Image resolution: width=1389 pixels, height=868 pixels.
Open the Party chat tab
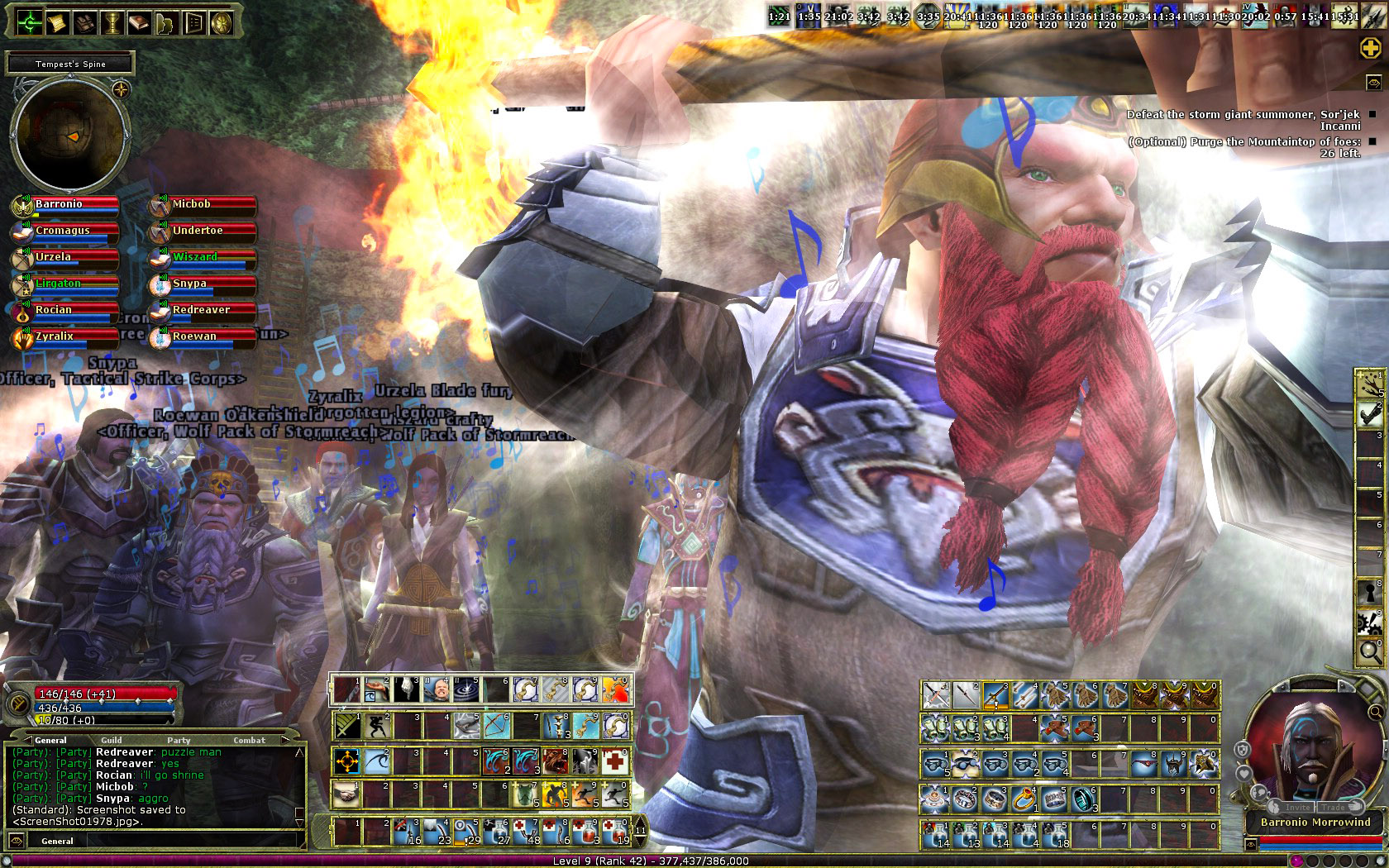click(179, 740)
